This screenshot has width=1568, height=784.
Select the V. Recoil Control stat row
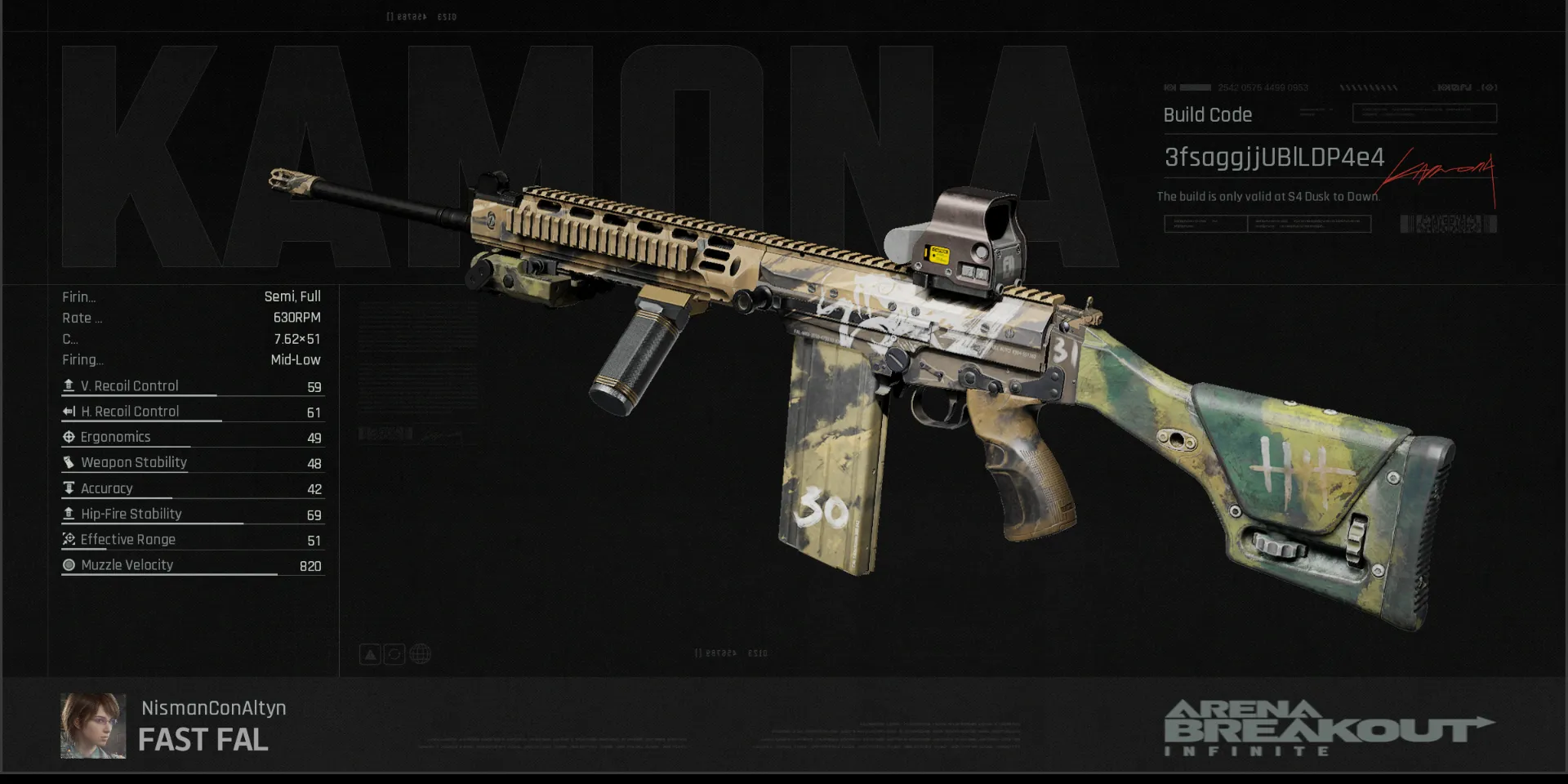pyautogui.click(x=193, y=386)
